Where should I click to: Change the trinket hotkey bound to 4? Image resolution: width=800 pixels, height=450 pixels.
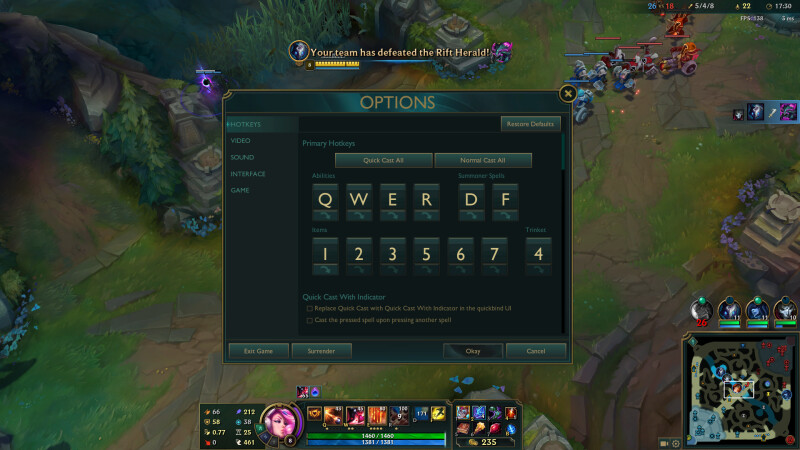point(539,254)
